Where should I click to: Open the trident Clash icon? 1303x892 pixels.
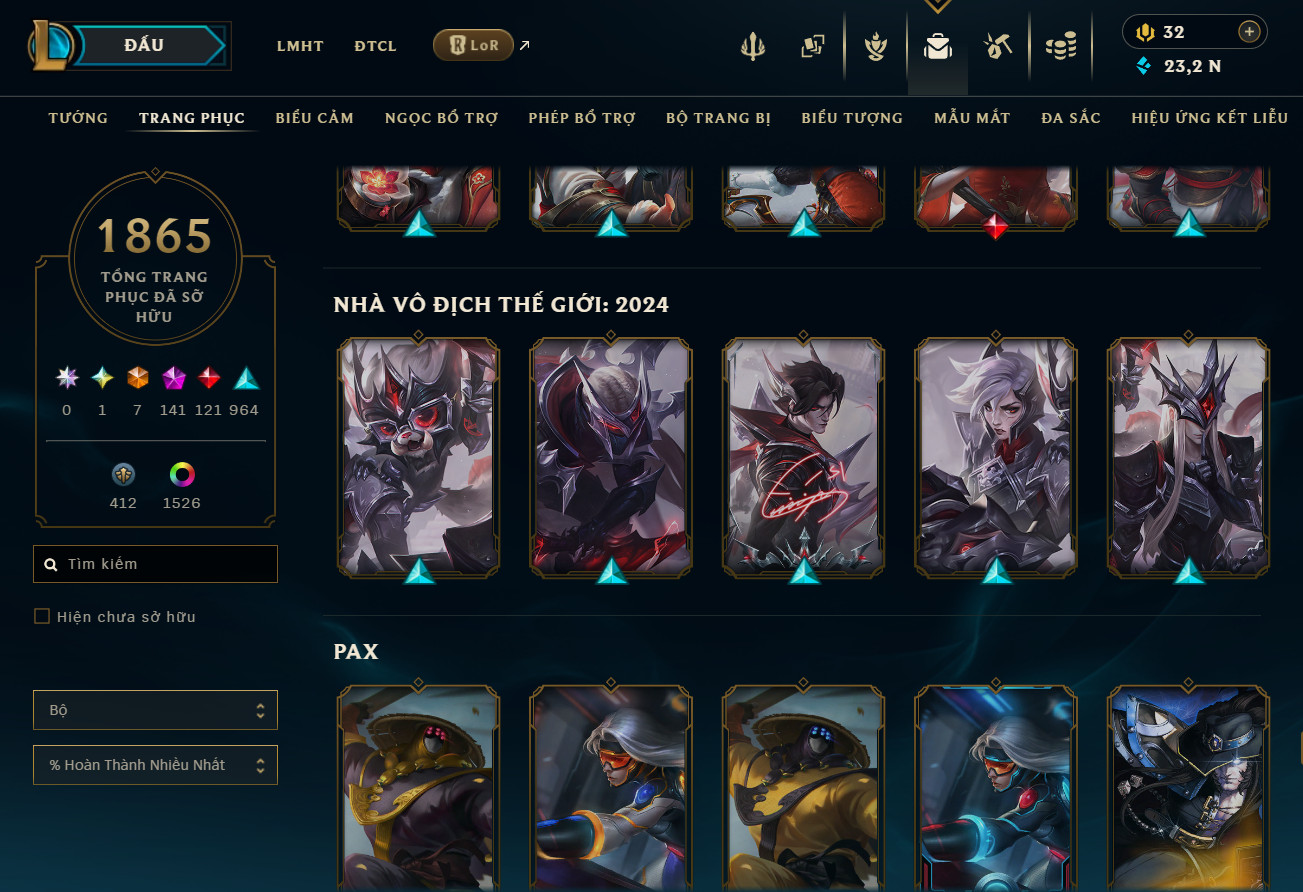click(753, 46)
